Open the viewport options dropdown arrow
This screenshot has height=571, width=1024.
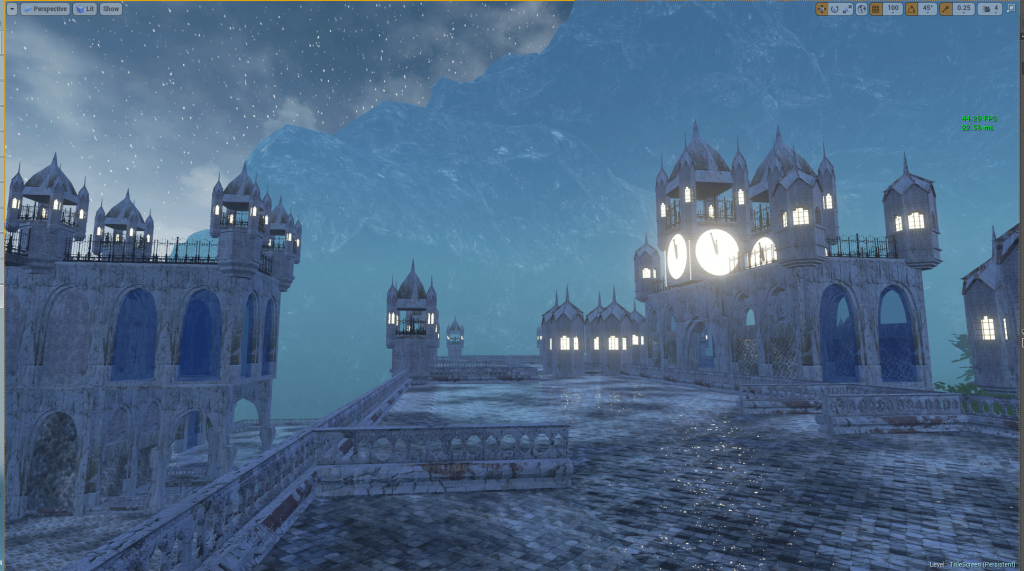click(10, 9)
